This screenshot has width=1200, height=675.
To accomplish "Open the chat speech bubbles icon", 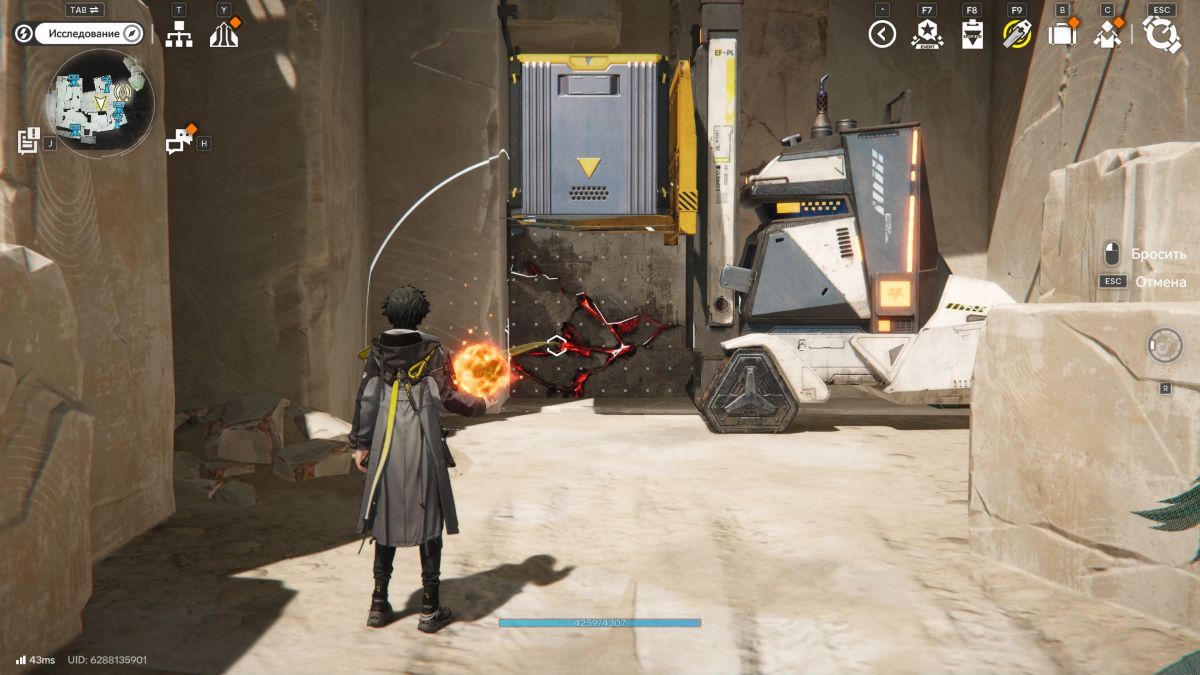I will tap(179, 141).
